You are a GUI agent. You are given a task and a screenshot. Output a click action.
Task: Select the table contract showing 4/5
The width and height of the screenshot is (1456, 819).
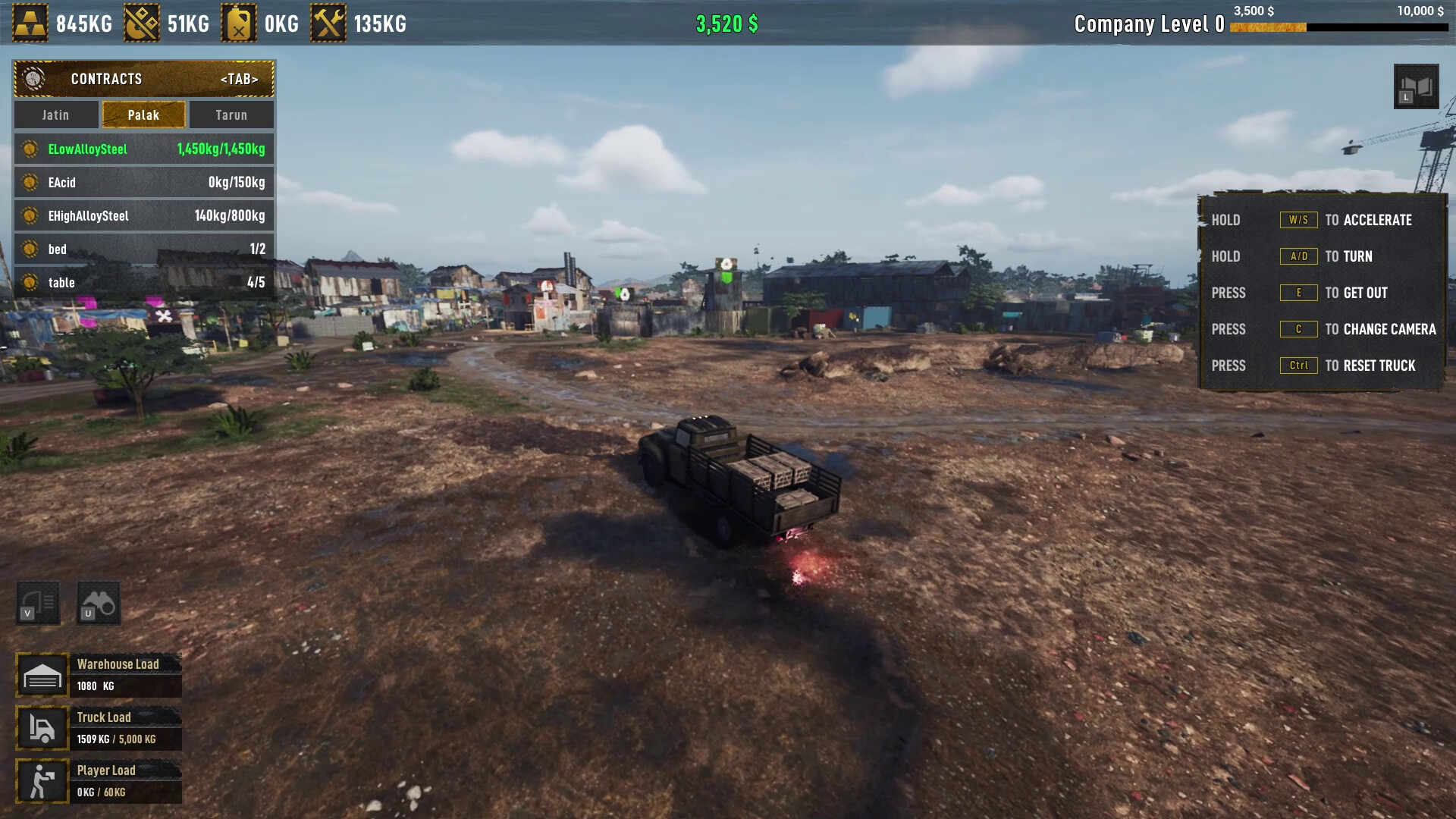click(143, 282)
